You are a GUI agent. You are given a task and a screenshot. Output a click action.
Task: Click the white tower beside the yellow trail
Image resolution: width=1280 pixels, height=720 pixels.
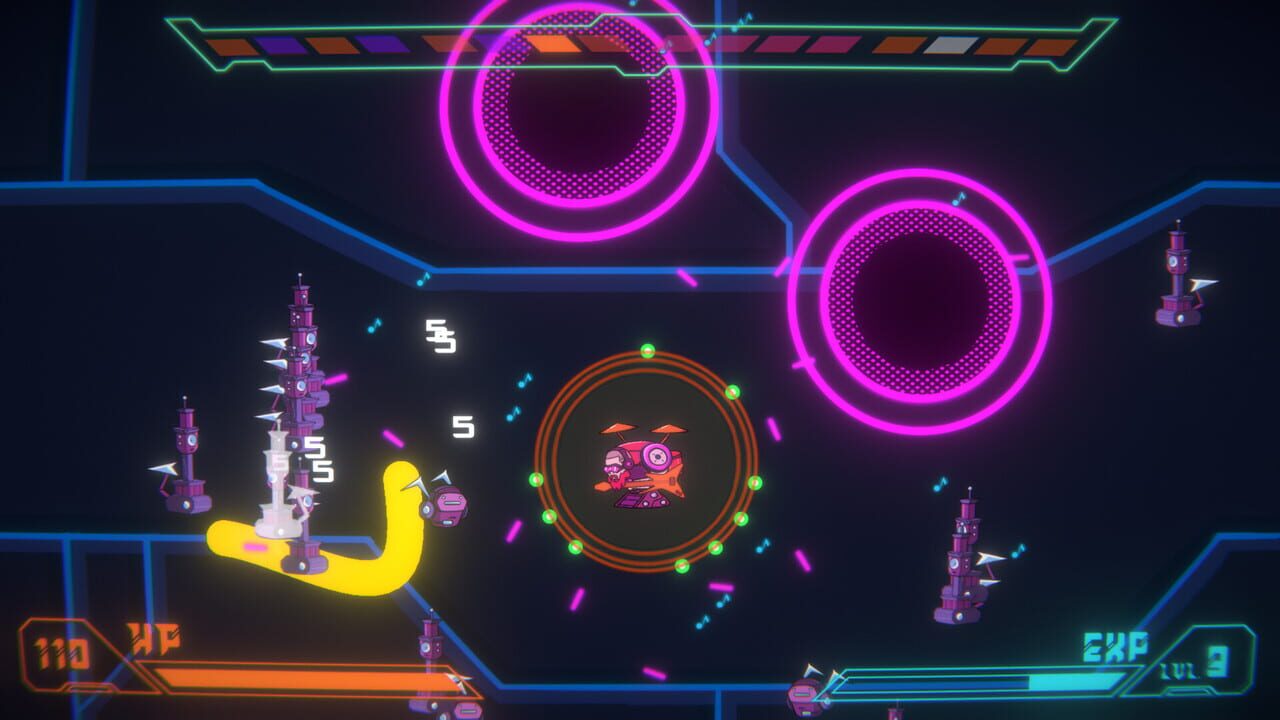point(275,480)
